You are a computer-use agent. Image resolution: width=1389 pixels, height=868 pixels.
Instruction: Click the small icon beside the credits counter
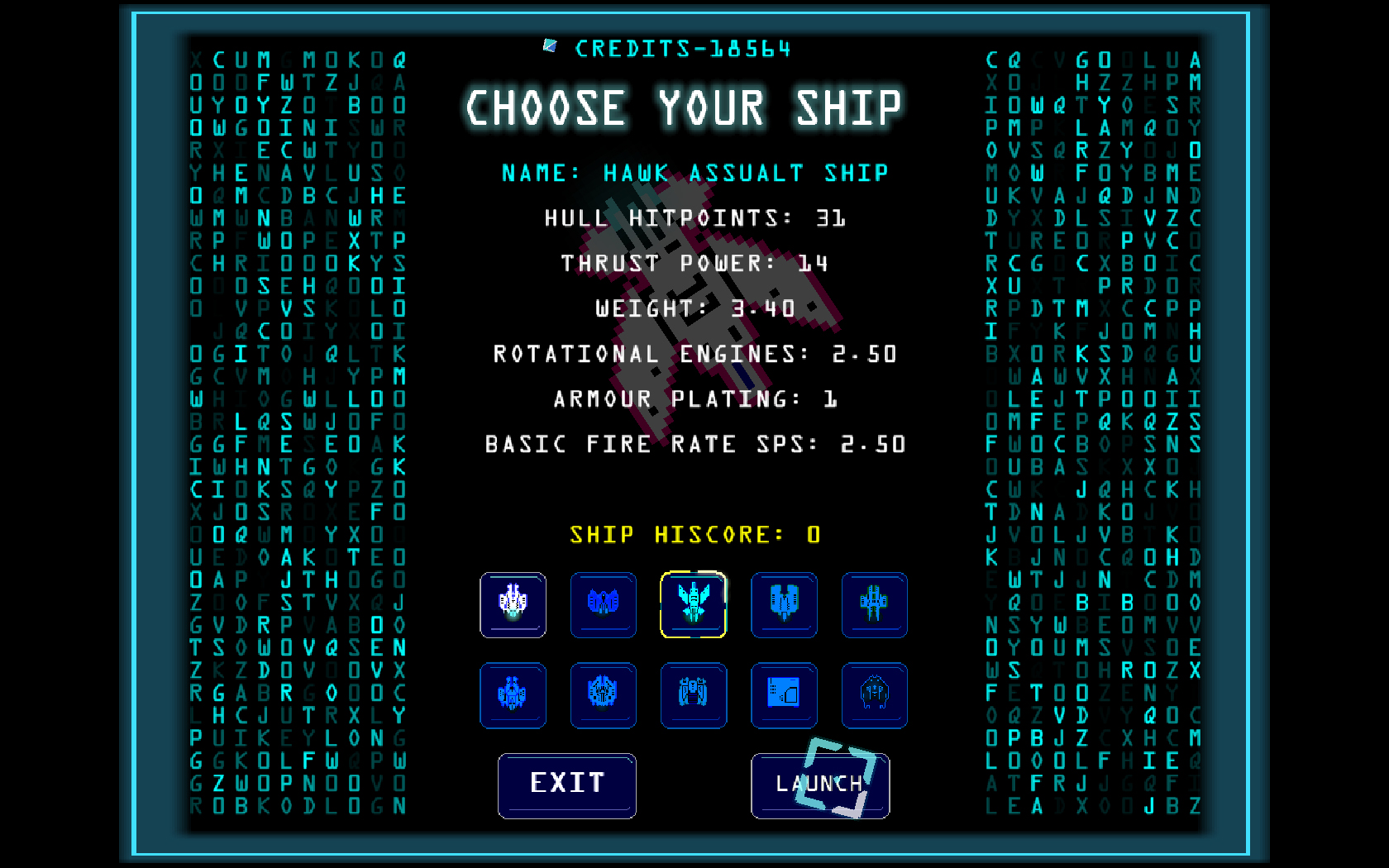[x=550, y=47]
